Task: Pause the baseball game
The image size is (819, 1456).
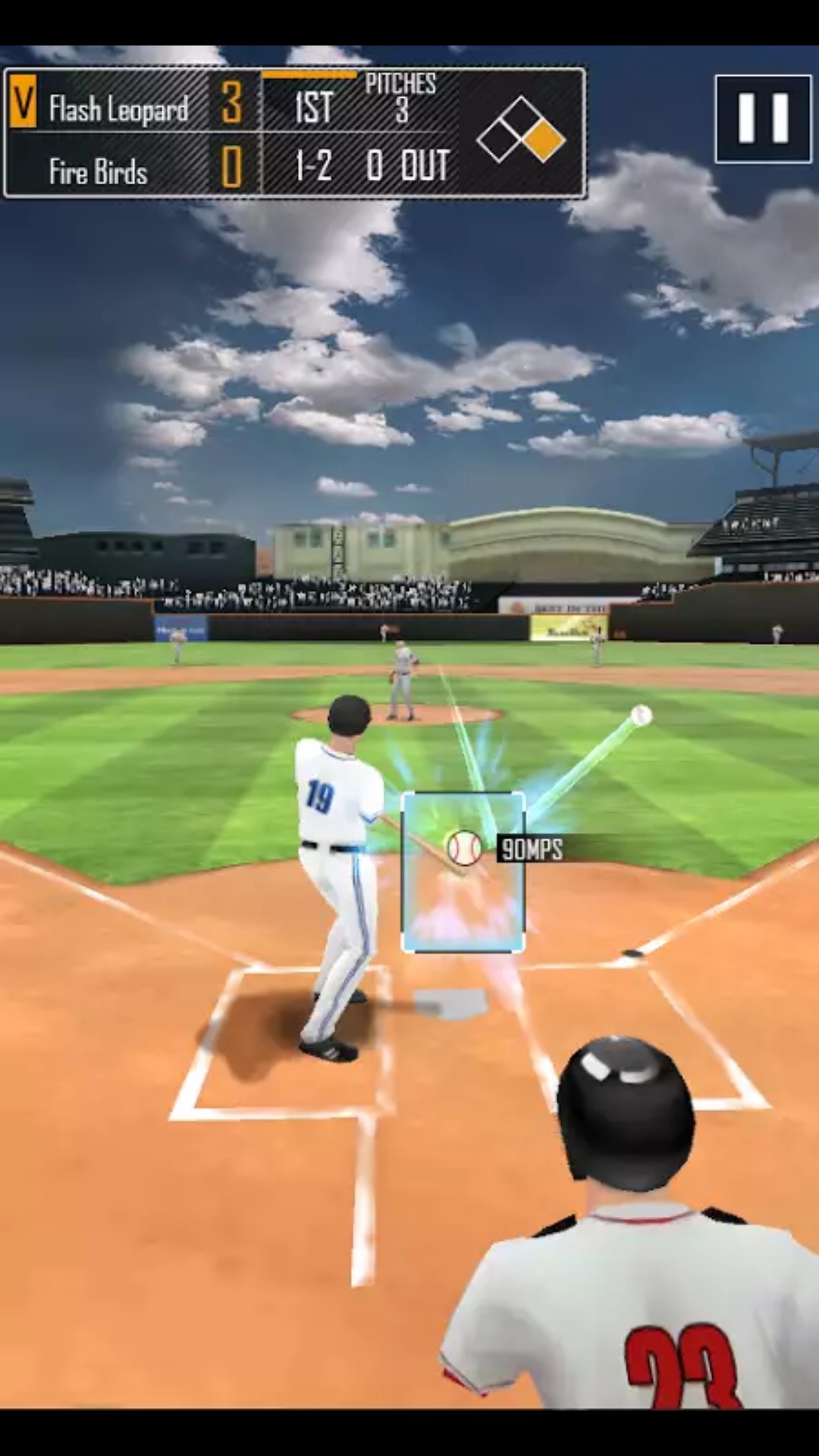Action: click(763, 119)
